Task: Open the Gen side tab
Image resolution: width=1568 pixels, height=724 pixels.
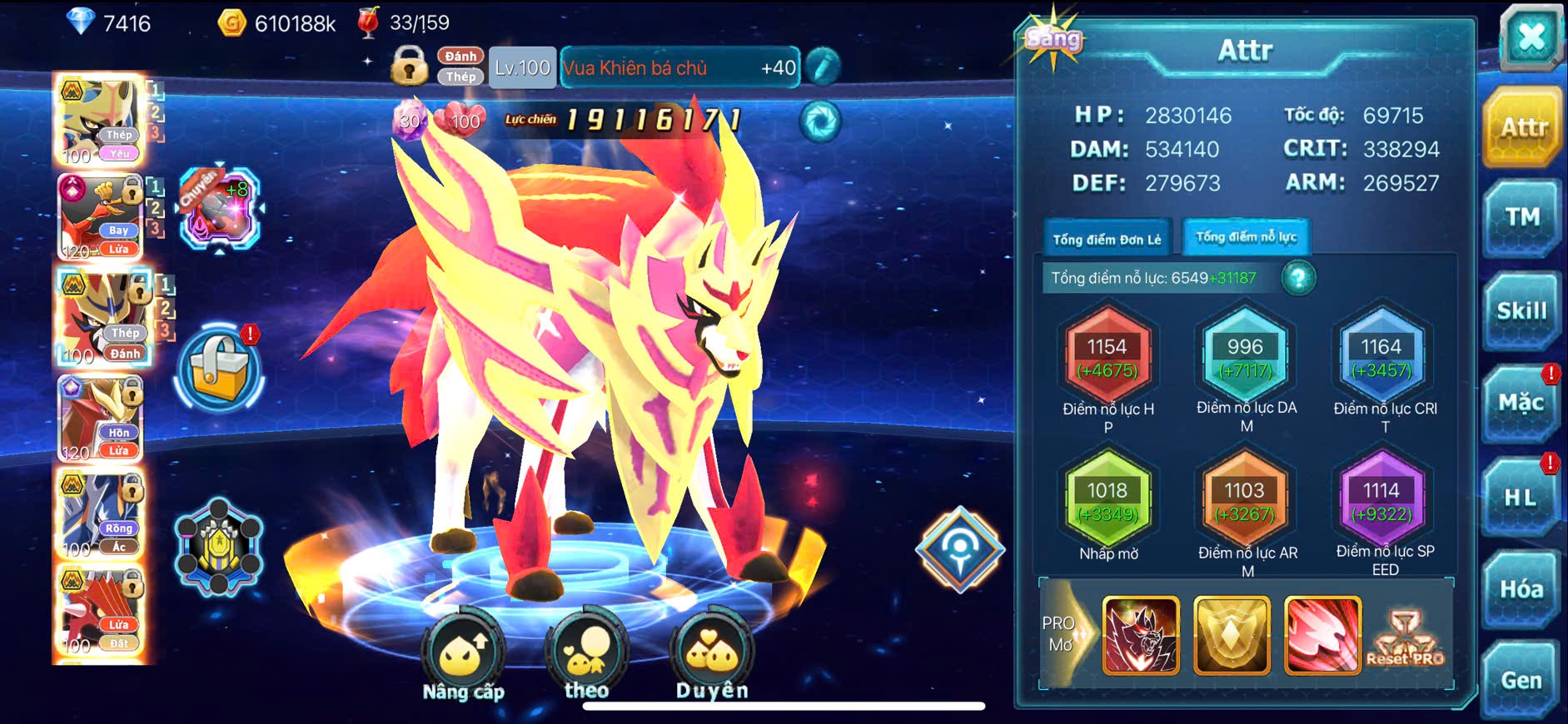Action: tap(1521, 680)
